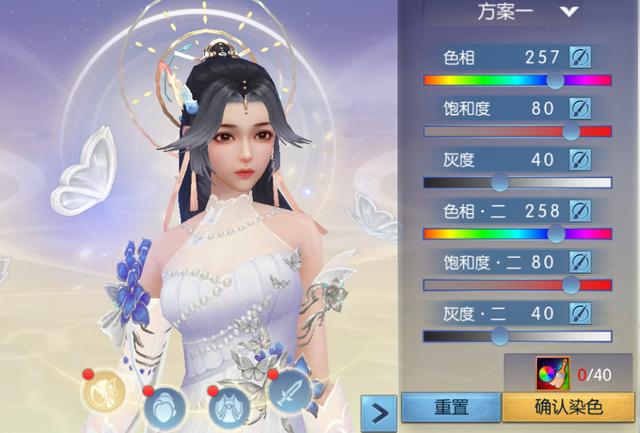This screenshot has height=433, width=640.
Task: Adjust the 色相·二 rainbow hue slider
Action: [x=557, y=234]
